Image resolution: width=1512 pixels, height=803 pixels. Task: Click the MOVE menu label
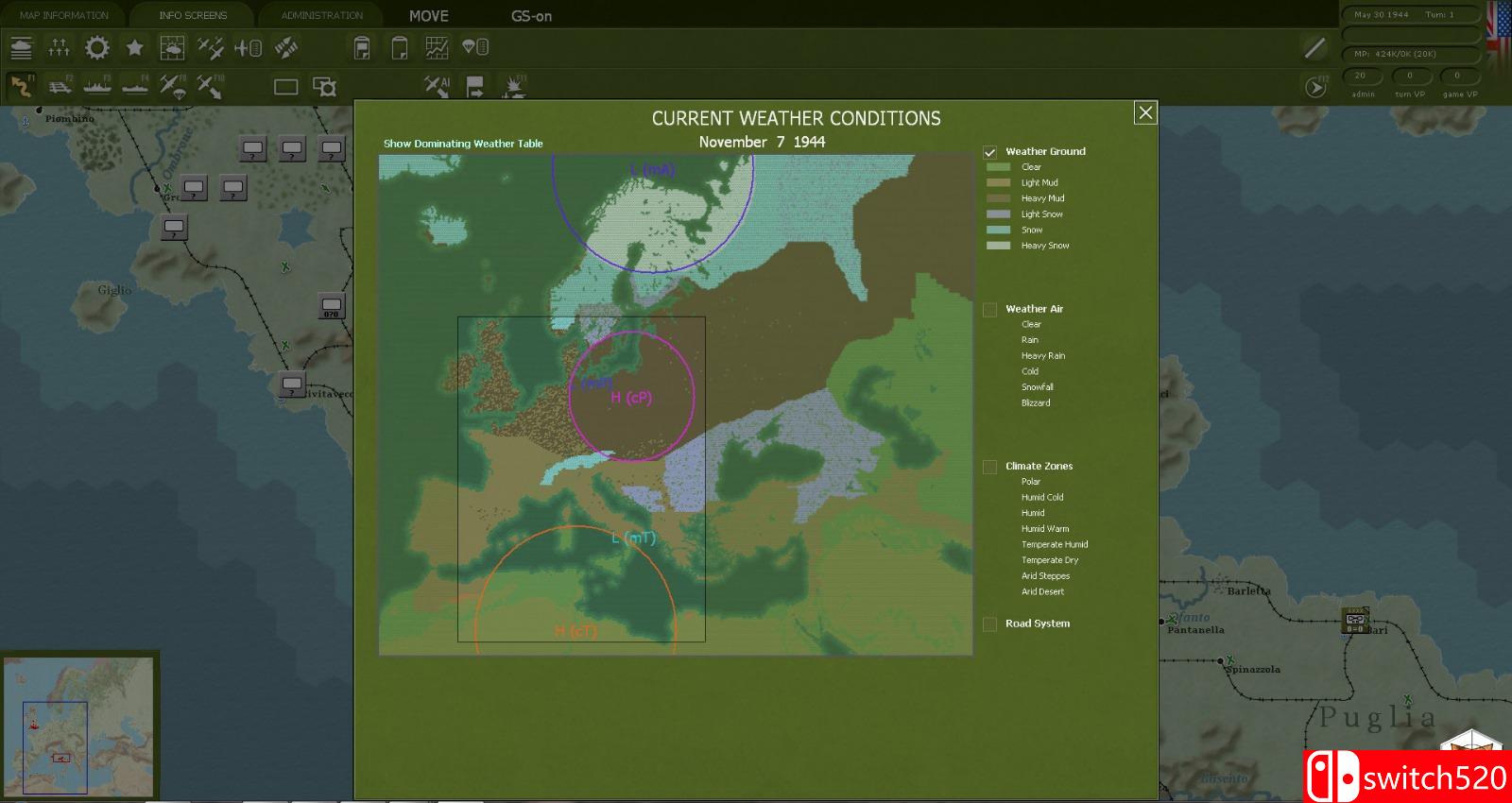pos(430,15)
